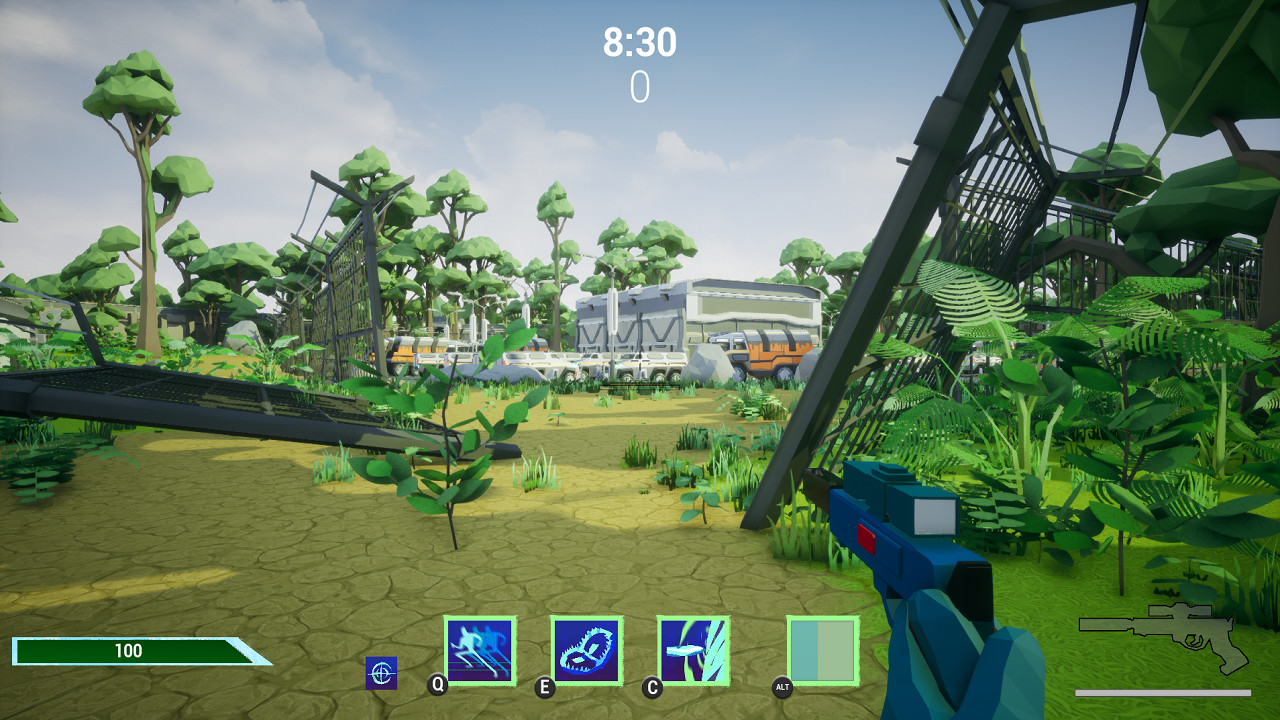Viewport: 1280px width, 720px height.
Task: Click the circular E key badge
Action: pos(544,685)
